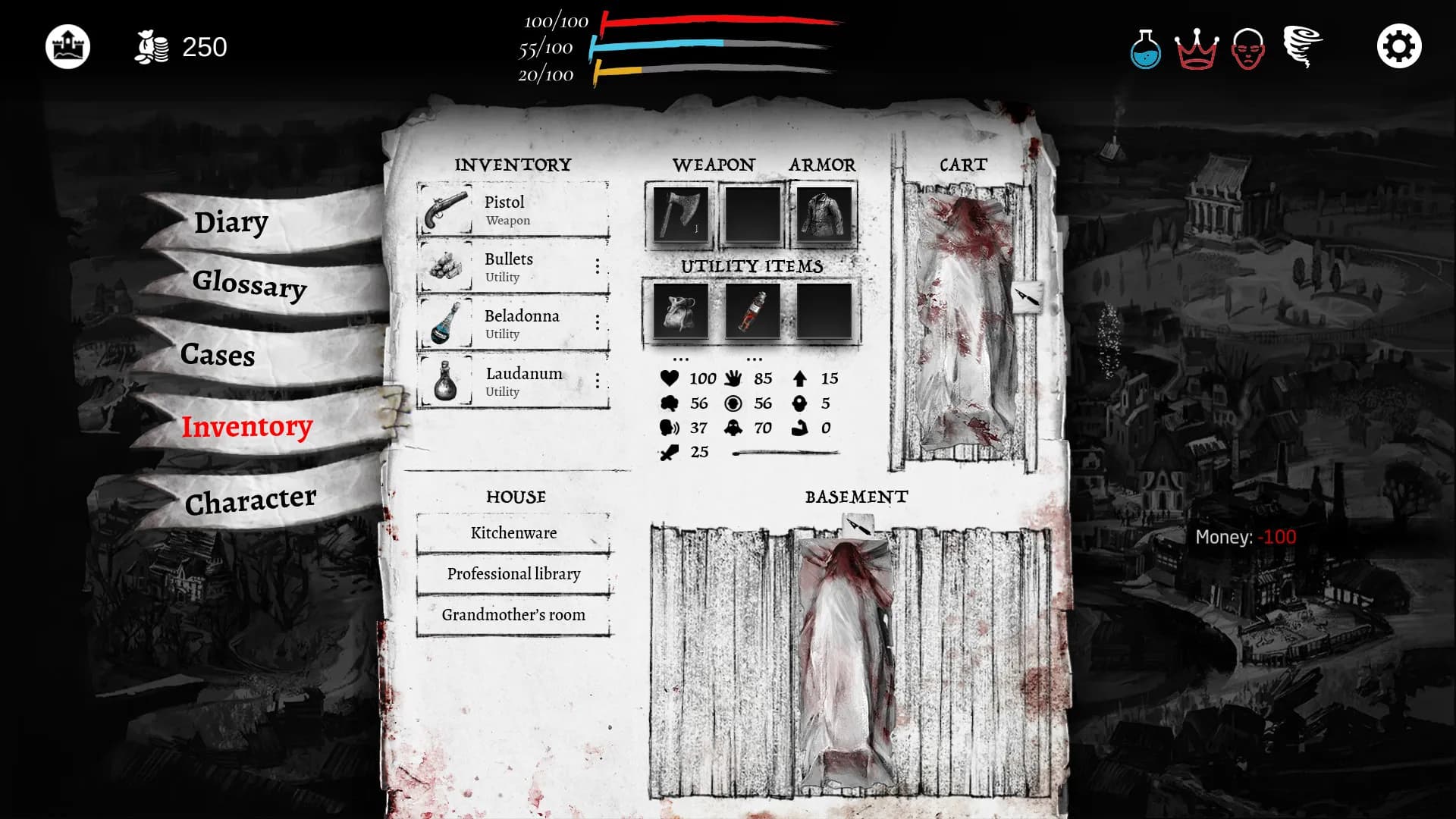Open the Settings gear

coord(1399,45)
